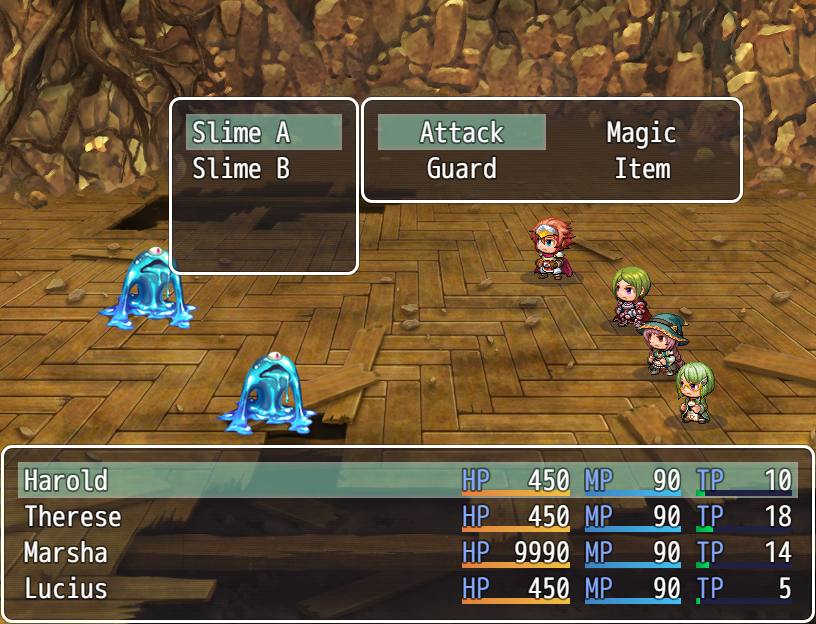Choose the Attack command
816x624 pixels.
[462, 133]
